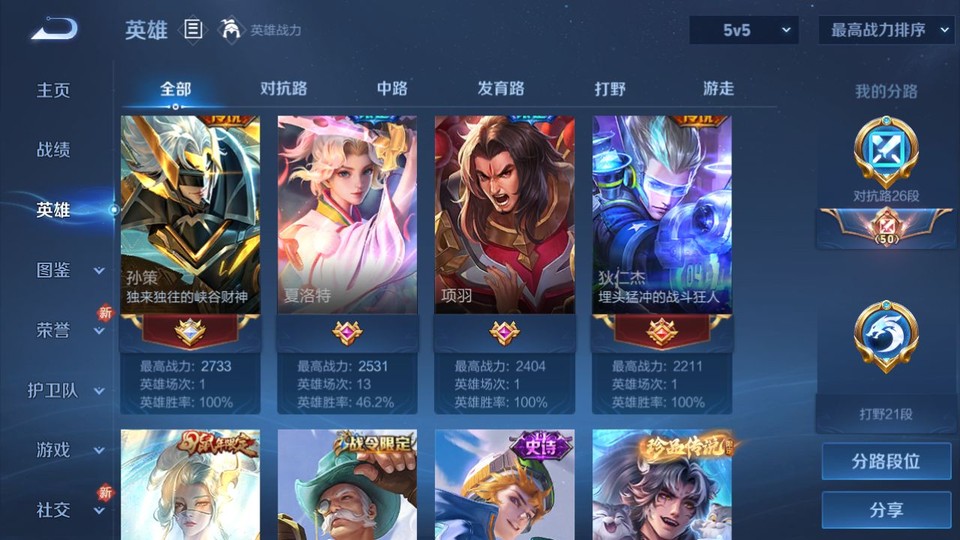Switch to the 对抗路 tab
The image size is (960, 540).
(284, 89)
